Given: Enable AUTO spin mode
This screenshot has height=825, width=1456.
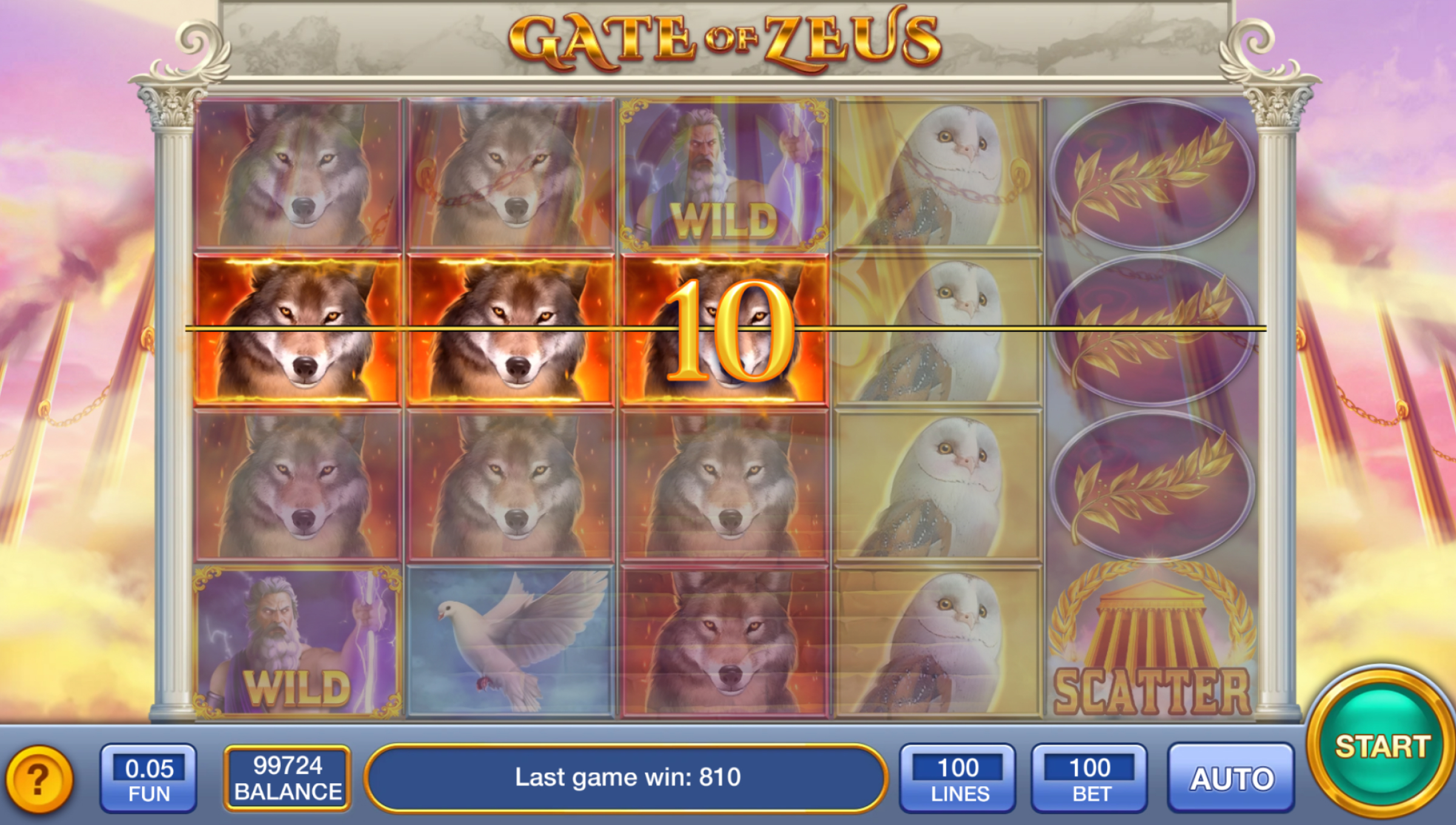Looking at the screenshot, I should point(1231,778).
